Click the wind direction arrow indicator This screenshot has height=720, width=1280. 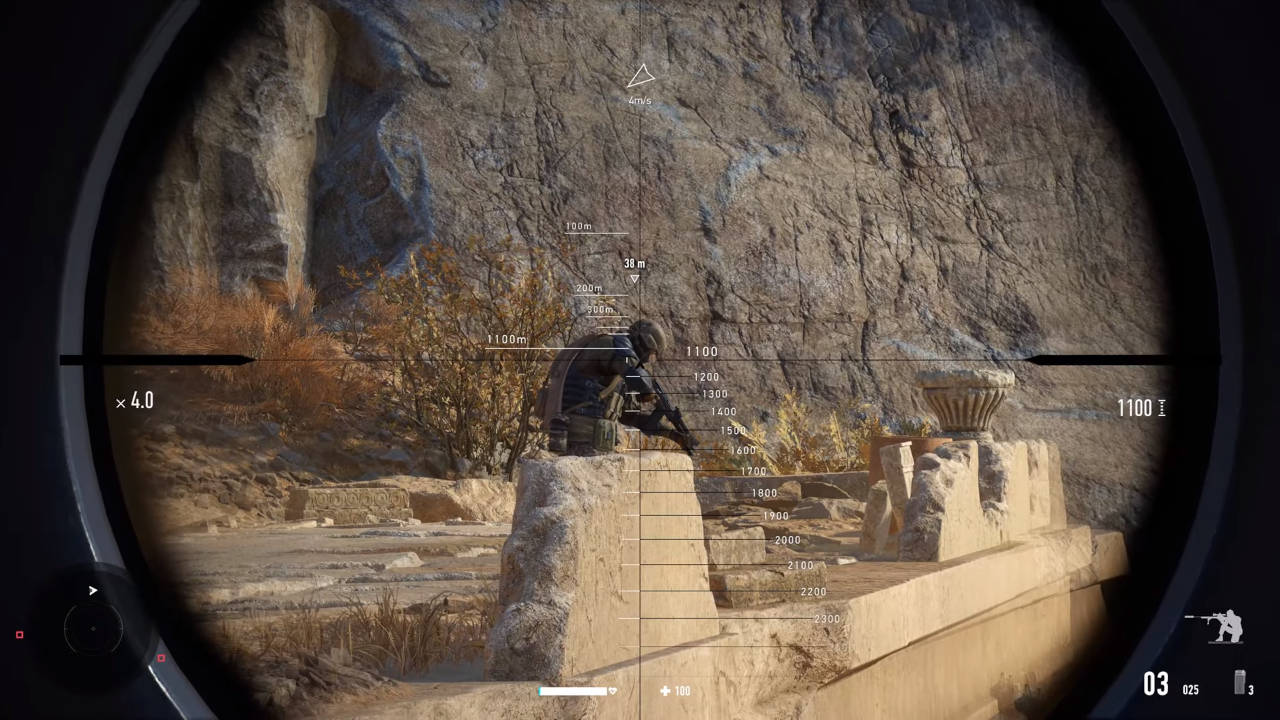(x=640, y=77)
